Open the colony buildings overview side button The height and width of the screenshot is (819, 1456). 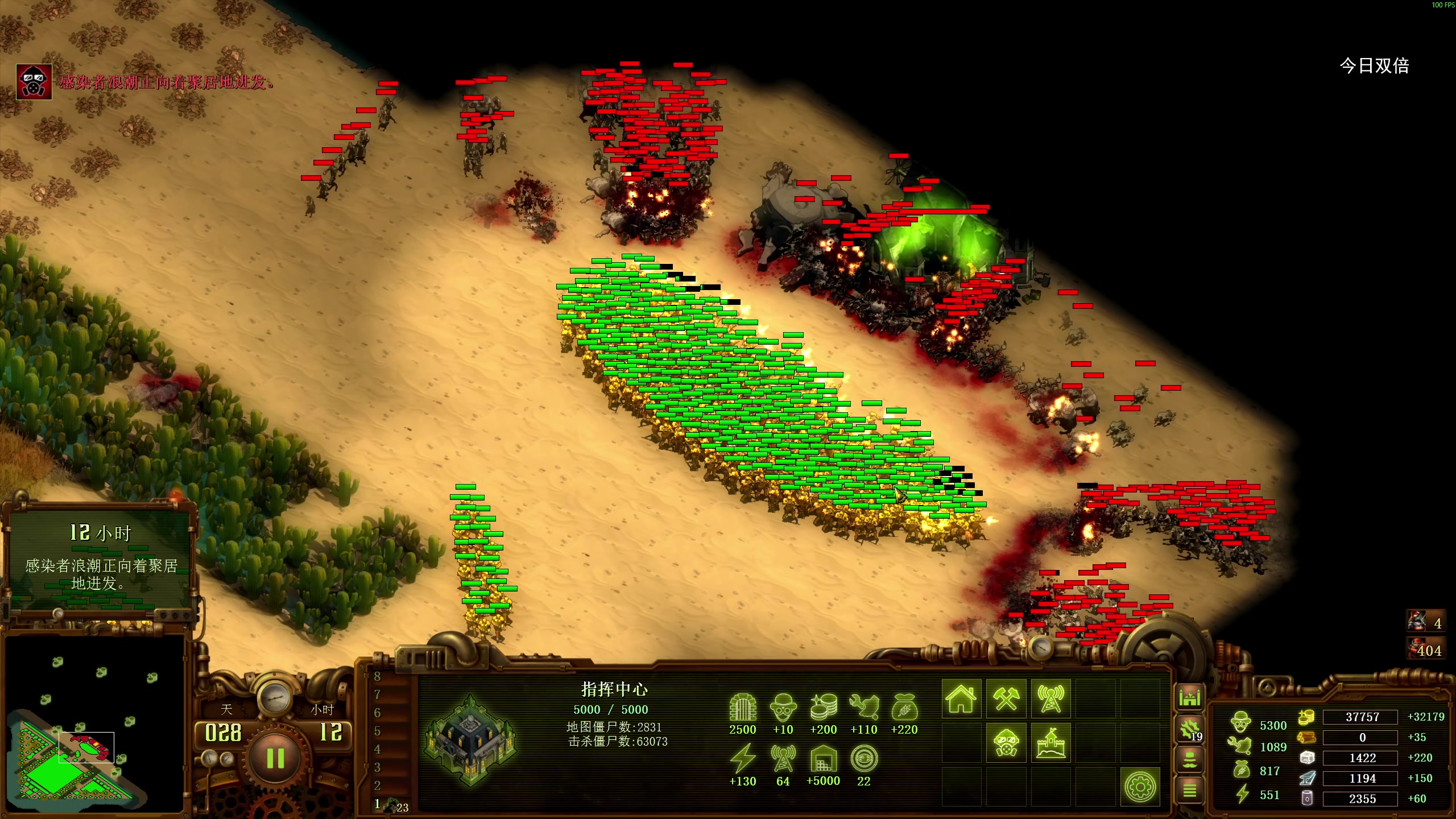(1189, 697)
